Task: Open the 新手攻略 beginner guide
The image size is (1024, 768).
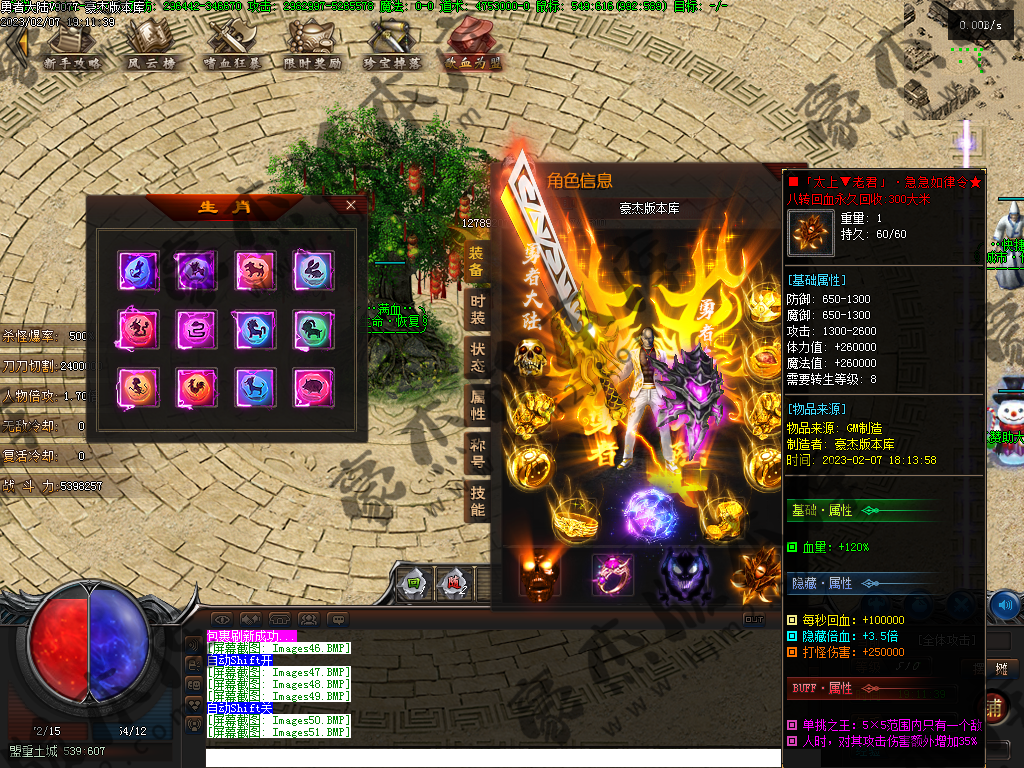Action: click(x=72, y=45)
